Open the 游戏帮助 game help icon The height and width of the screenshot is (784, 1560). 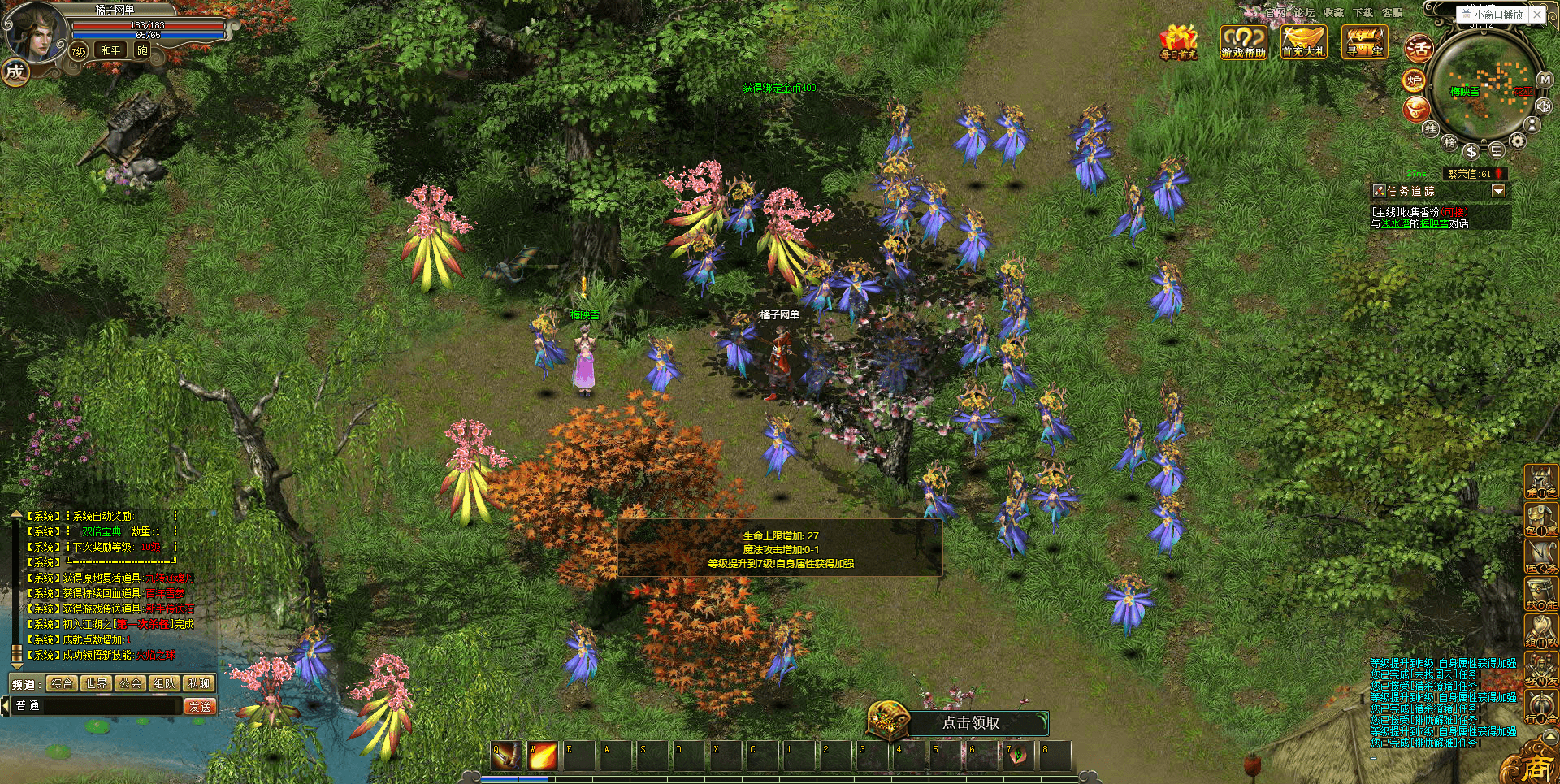tap(1243, 42)
